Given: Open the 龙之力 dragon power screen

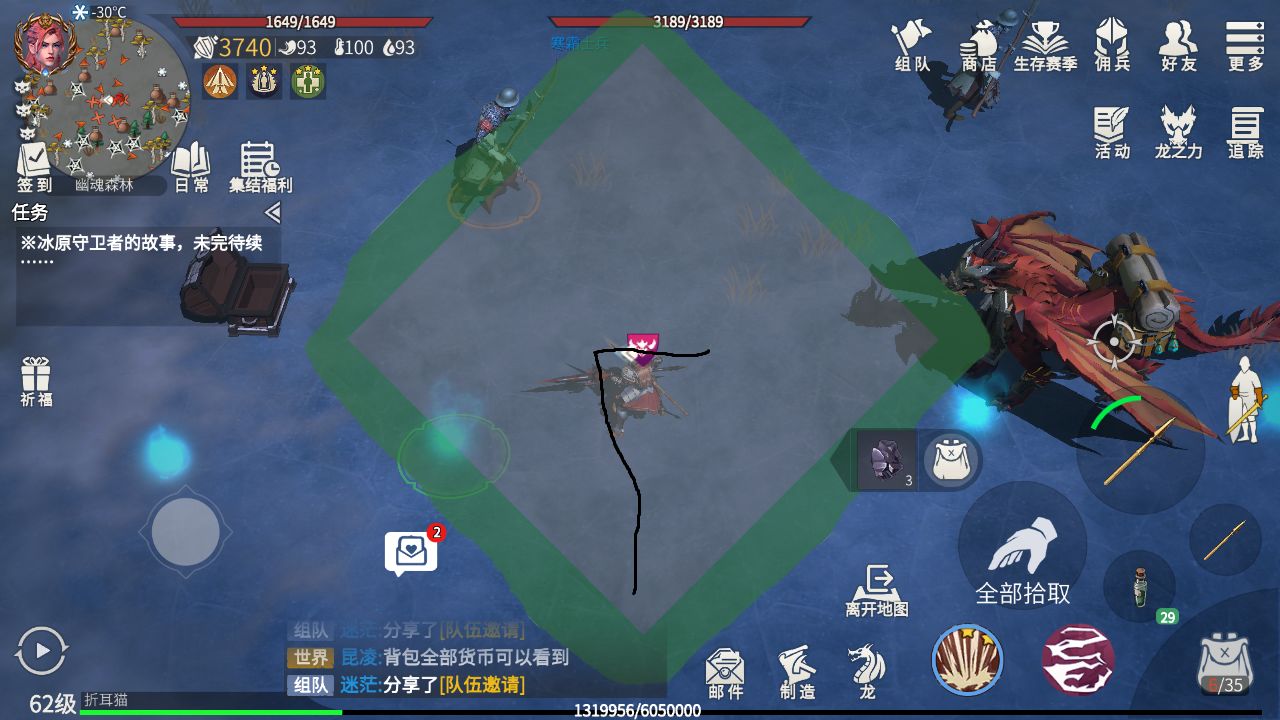Looking at the screenshot, I should pyautogui.click(x=1177, y=130).
